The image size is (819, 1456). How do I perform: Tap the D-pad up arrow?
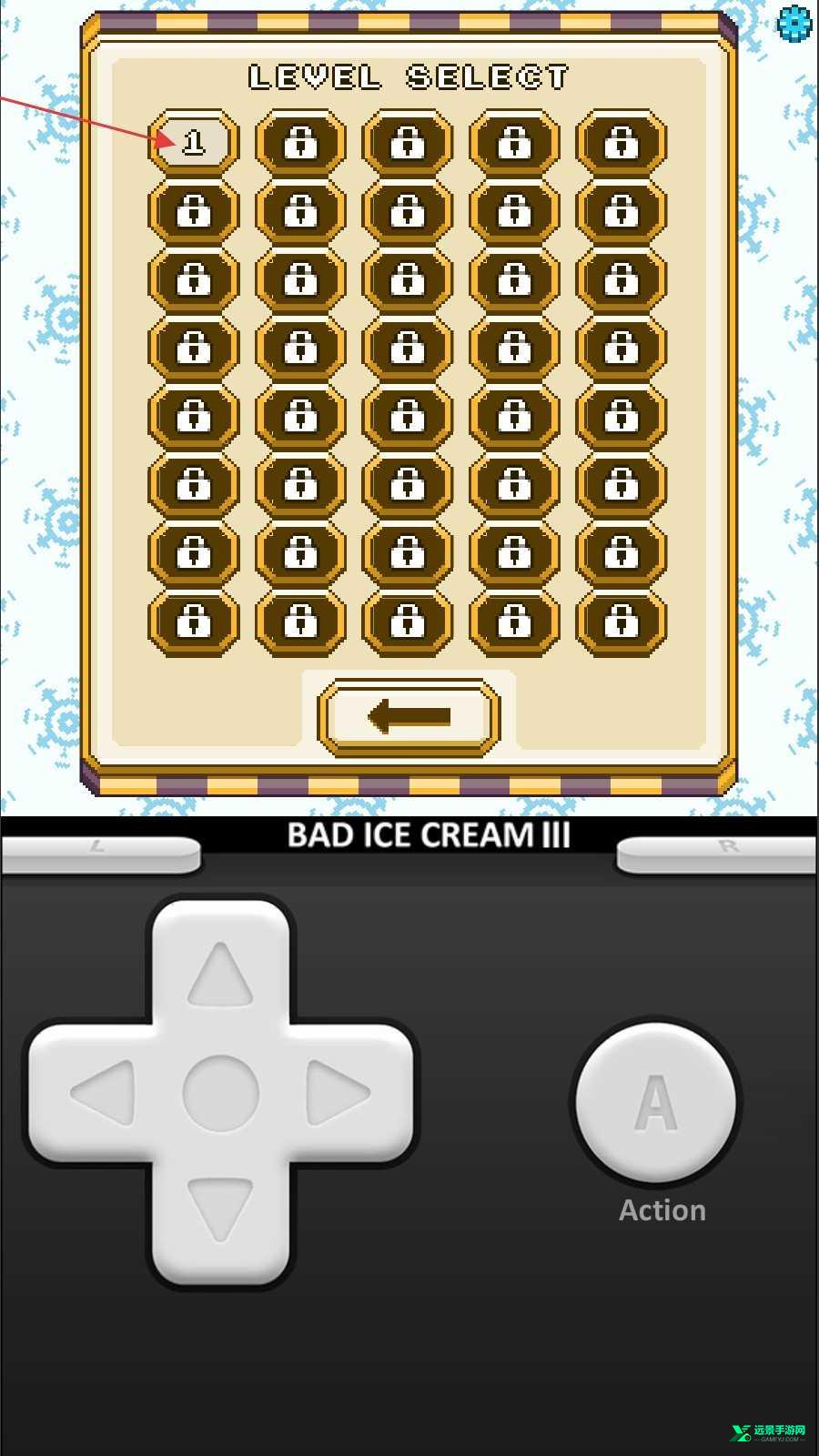coord(220,976)
